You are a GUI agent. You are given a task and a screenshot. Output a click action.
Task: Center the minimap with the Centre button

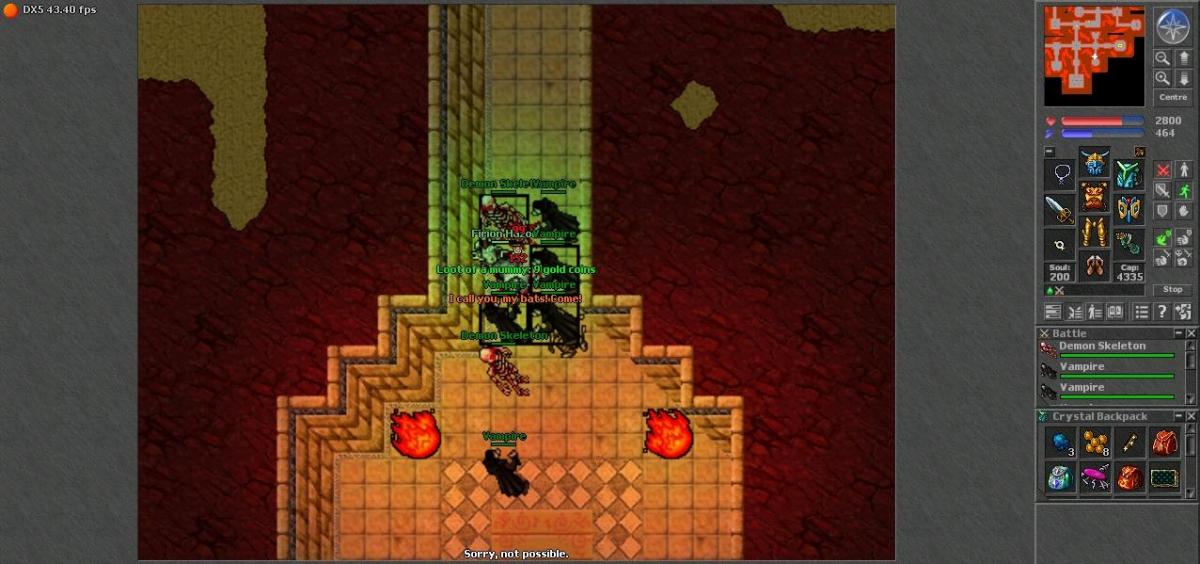click(1172, 97)
